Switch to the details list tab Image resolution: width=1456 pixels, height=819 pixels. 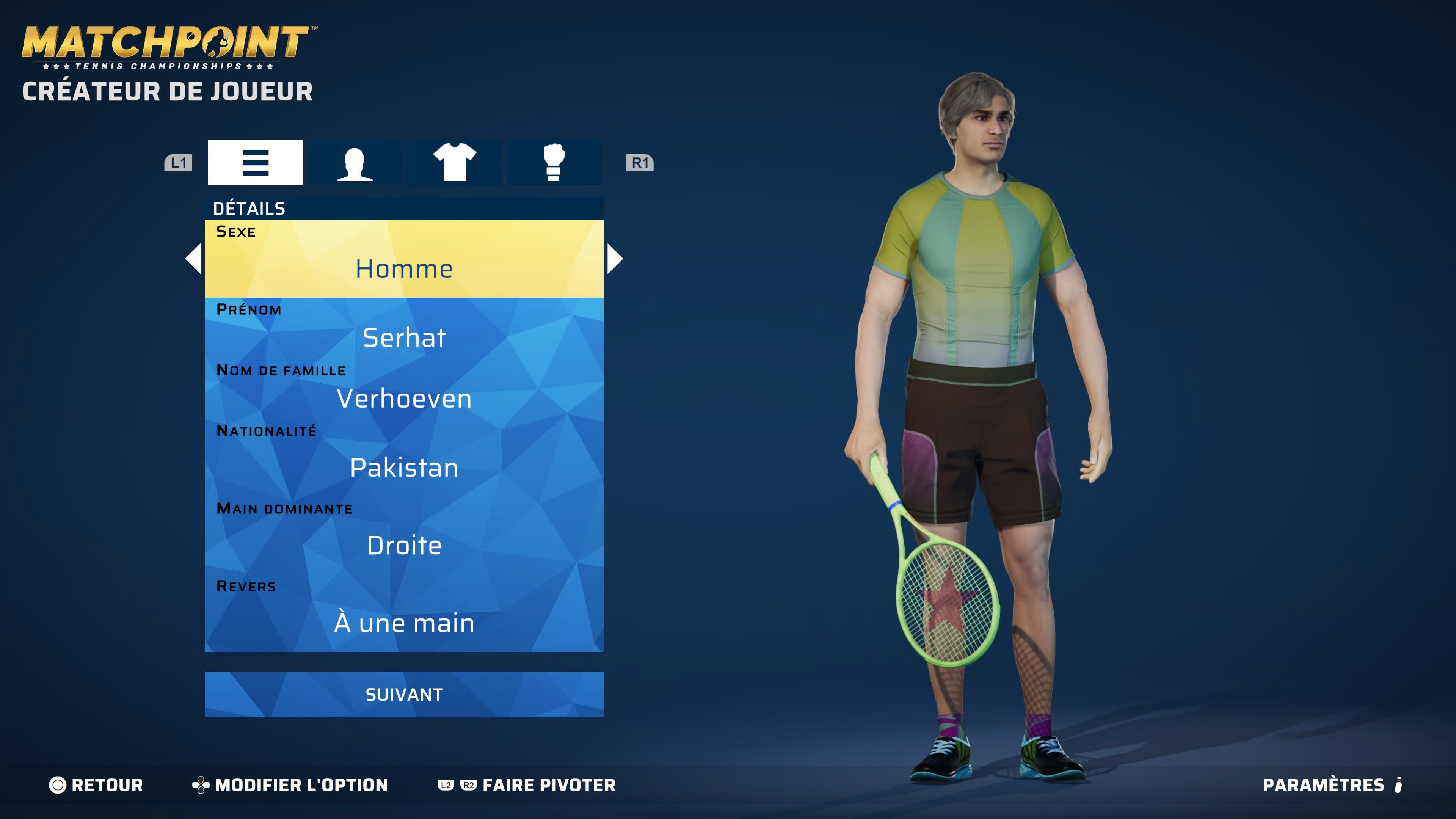point(255,162)
